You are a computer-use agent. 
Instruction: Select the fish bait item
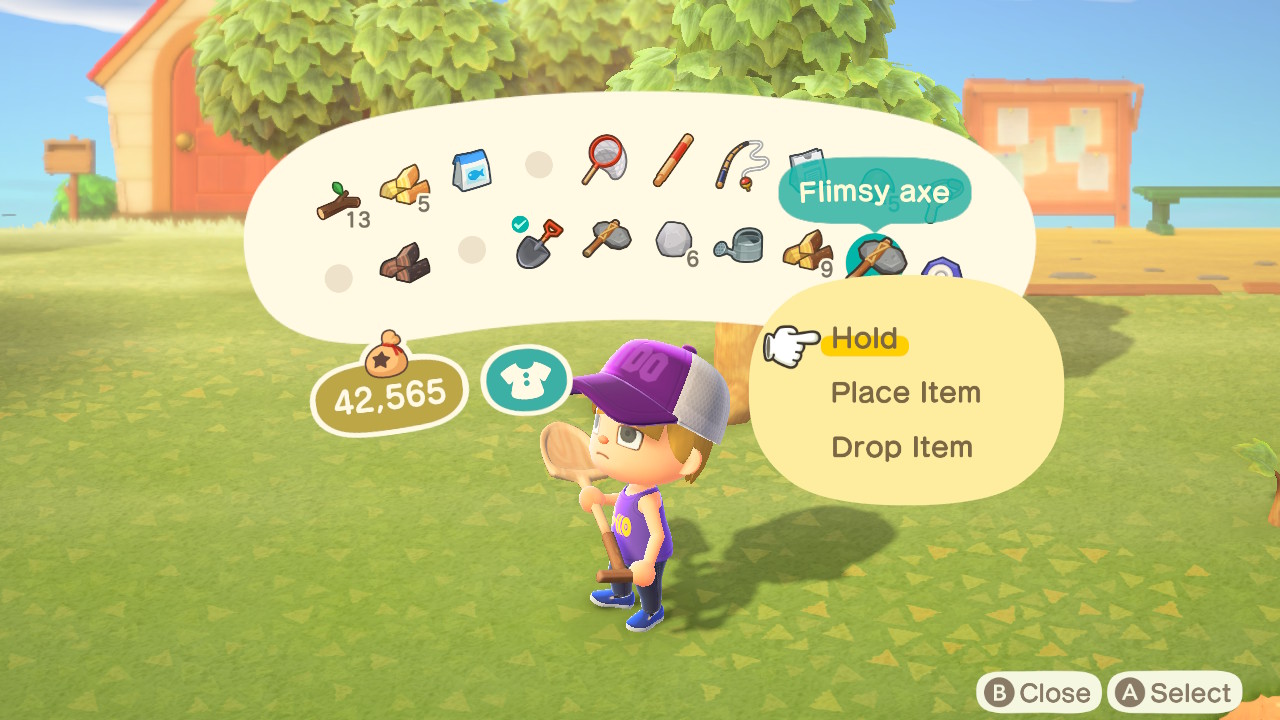472,168
